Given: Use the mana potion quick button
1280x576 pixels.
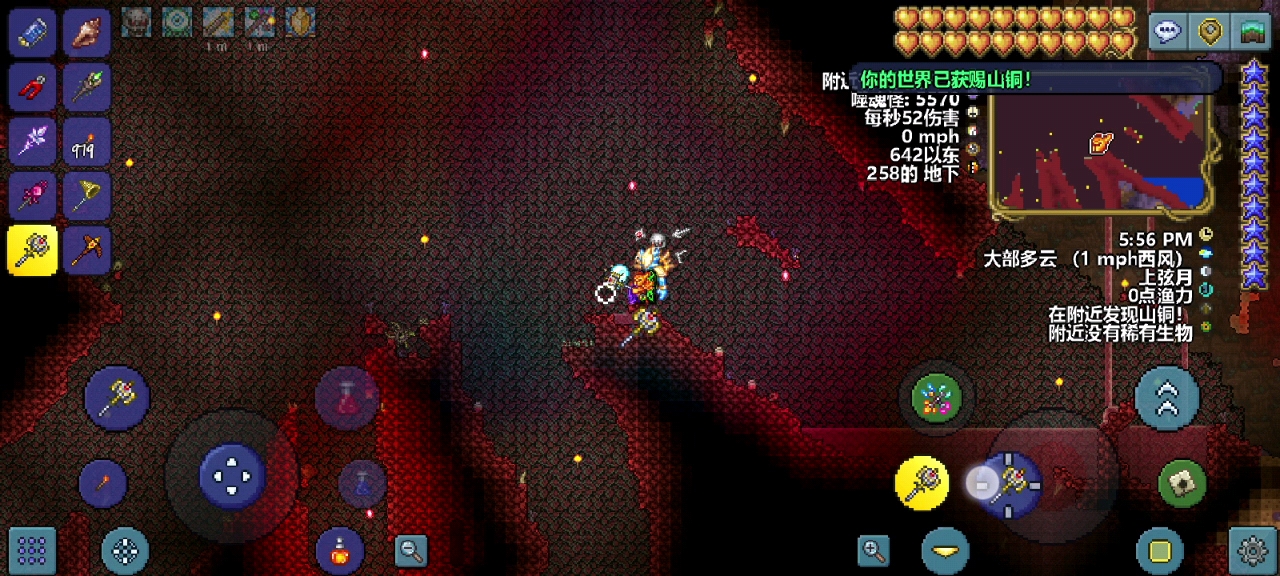Looking at the screenshot, I should [362, 484].
